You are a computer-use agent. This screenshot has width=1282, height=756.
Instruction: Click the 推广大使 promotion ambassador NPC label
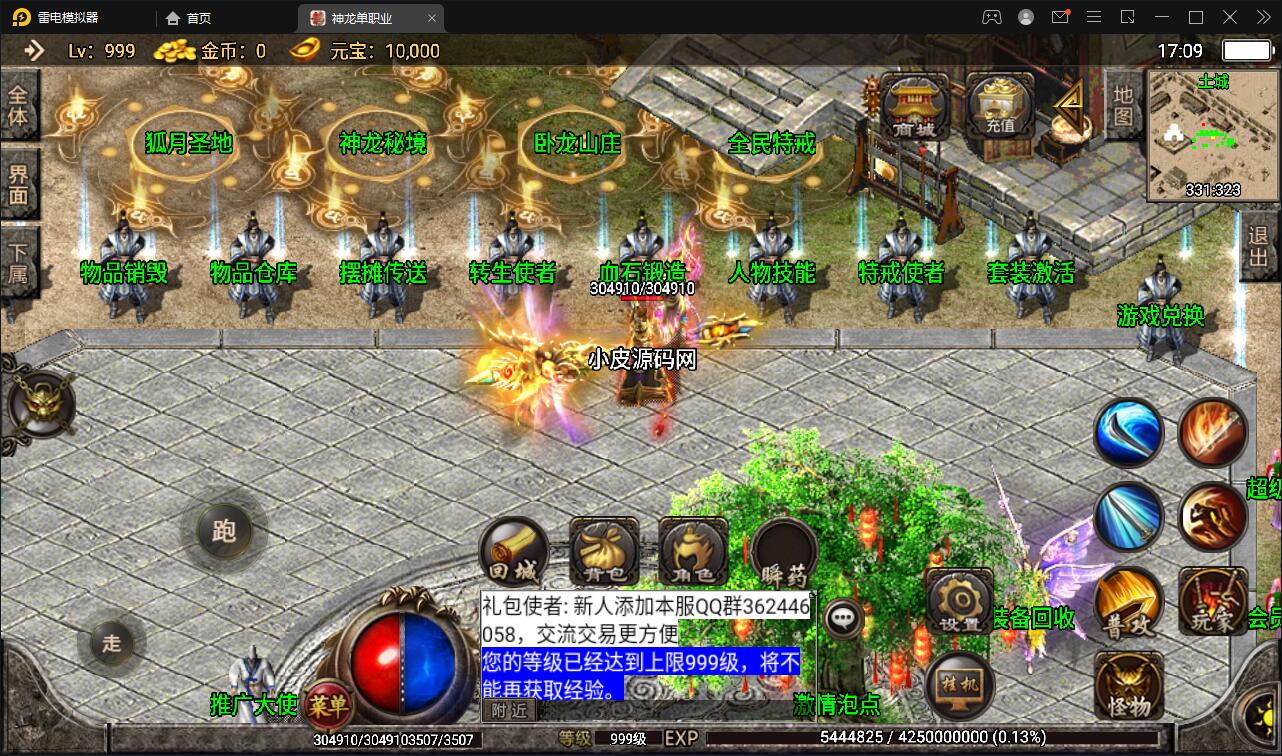click(x=253, y=706)
